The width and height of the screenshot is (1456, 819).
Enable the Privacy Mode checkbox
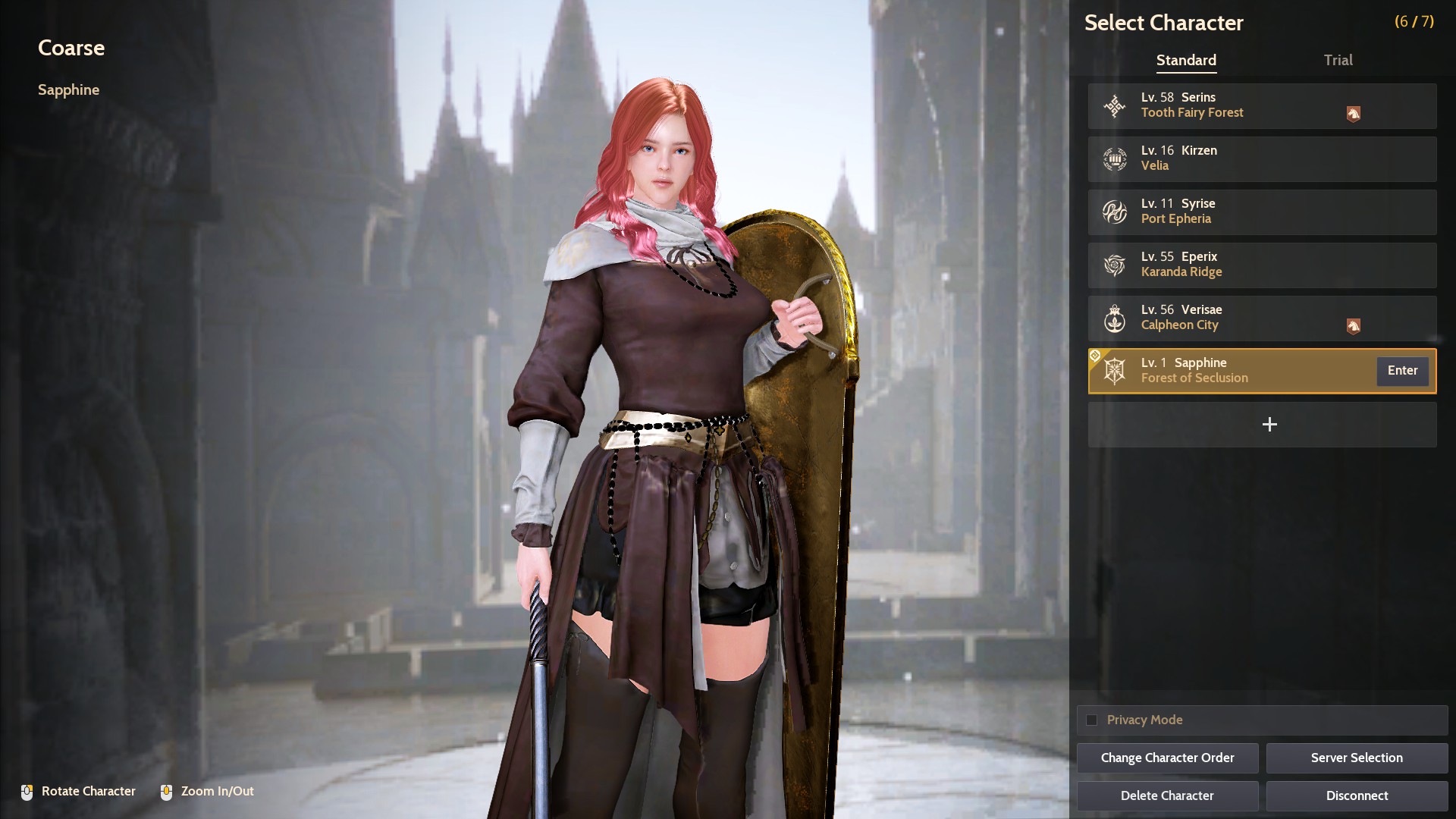pyautogui.click(x=1092, y=720)
